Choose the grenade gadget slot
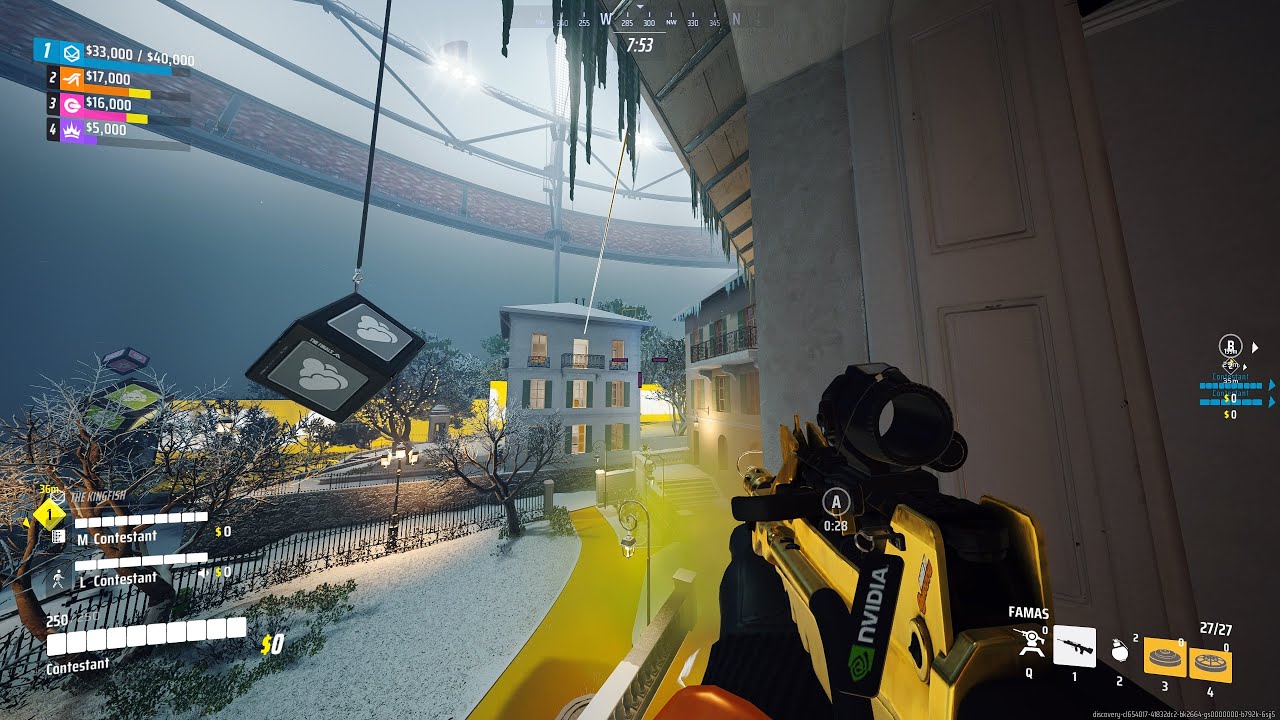 click(x=1120, y=651)
